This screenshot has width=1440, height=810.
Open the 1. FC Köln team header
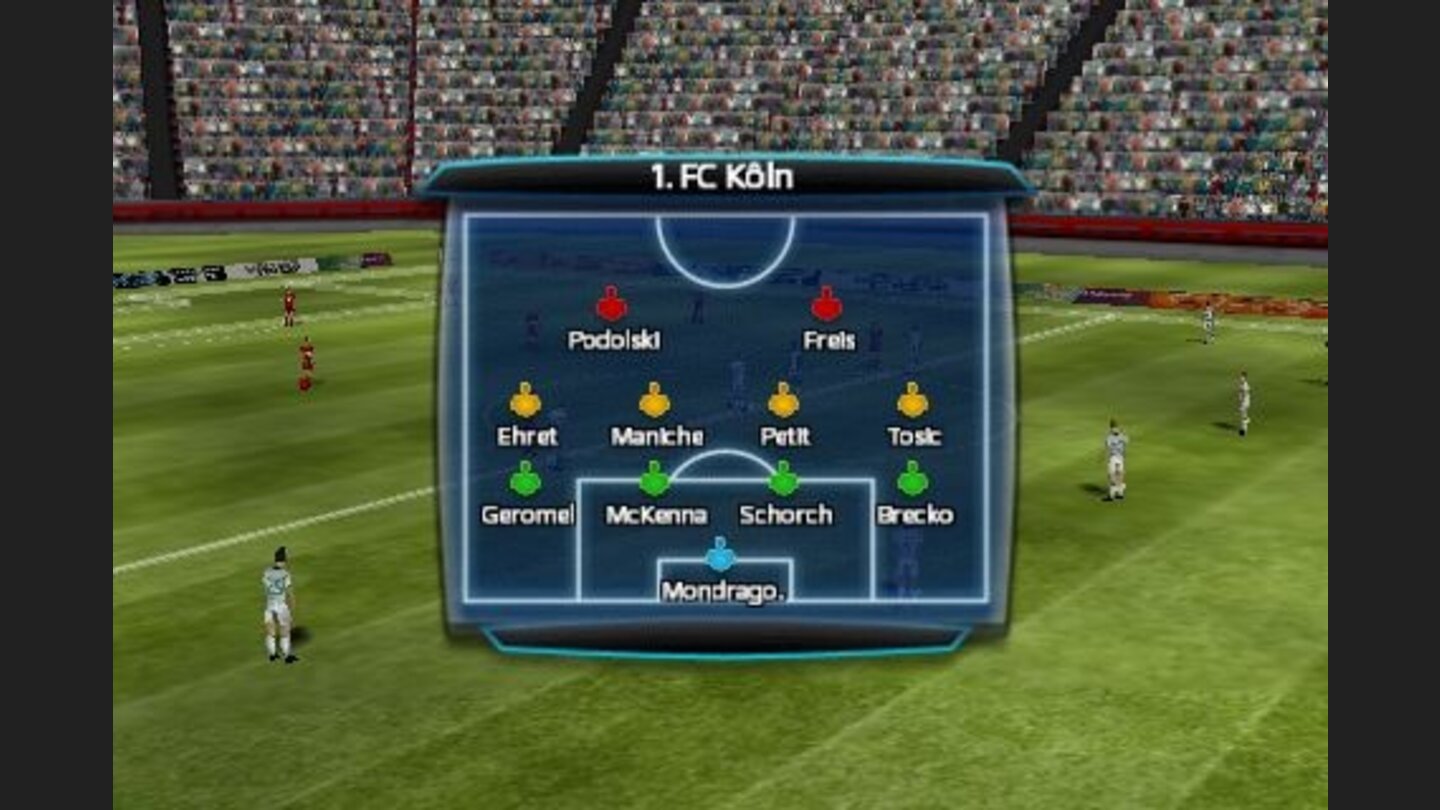[x=718, y=176]
